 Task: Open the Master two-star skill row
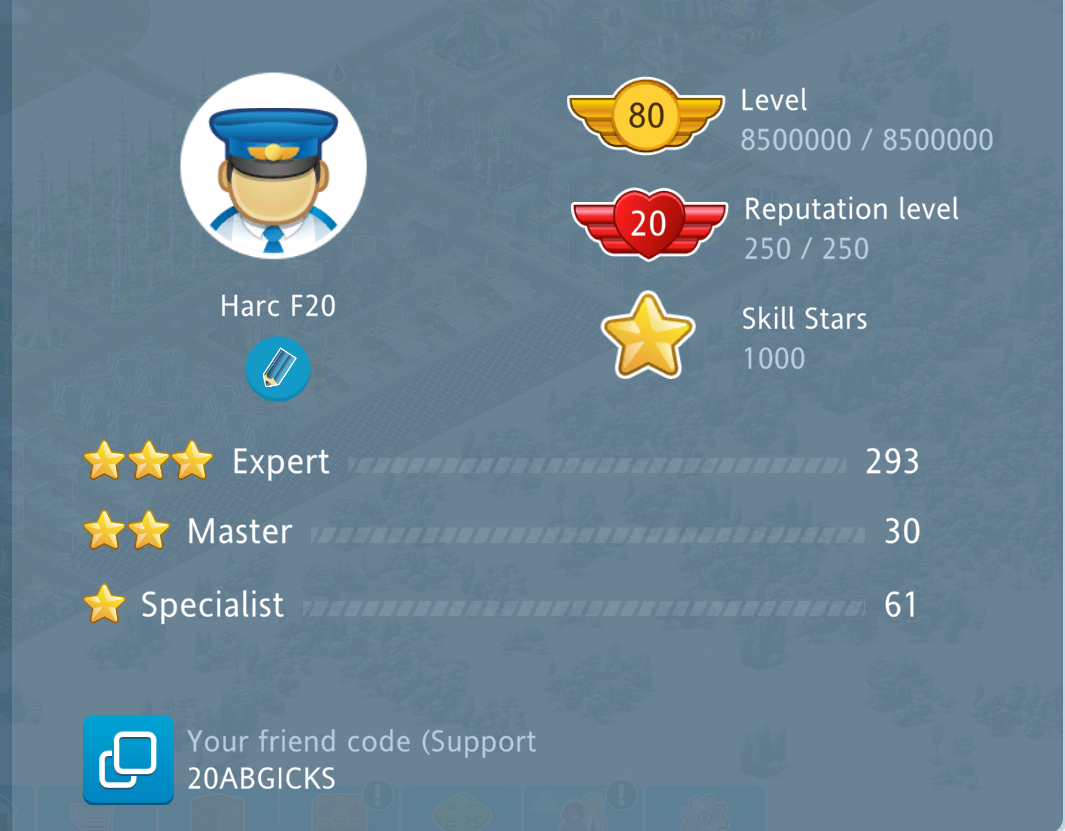[500, 532]
